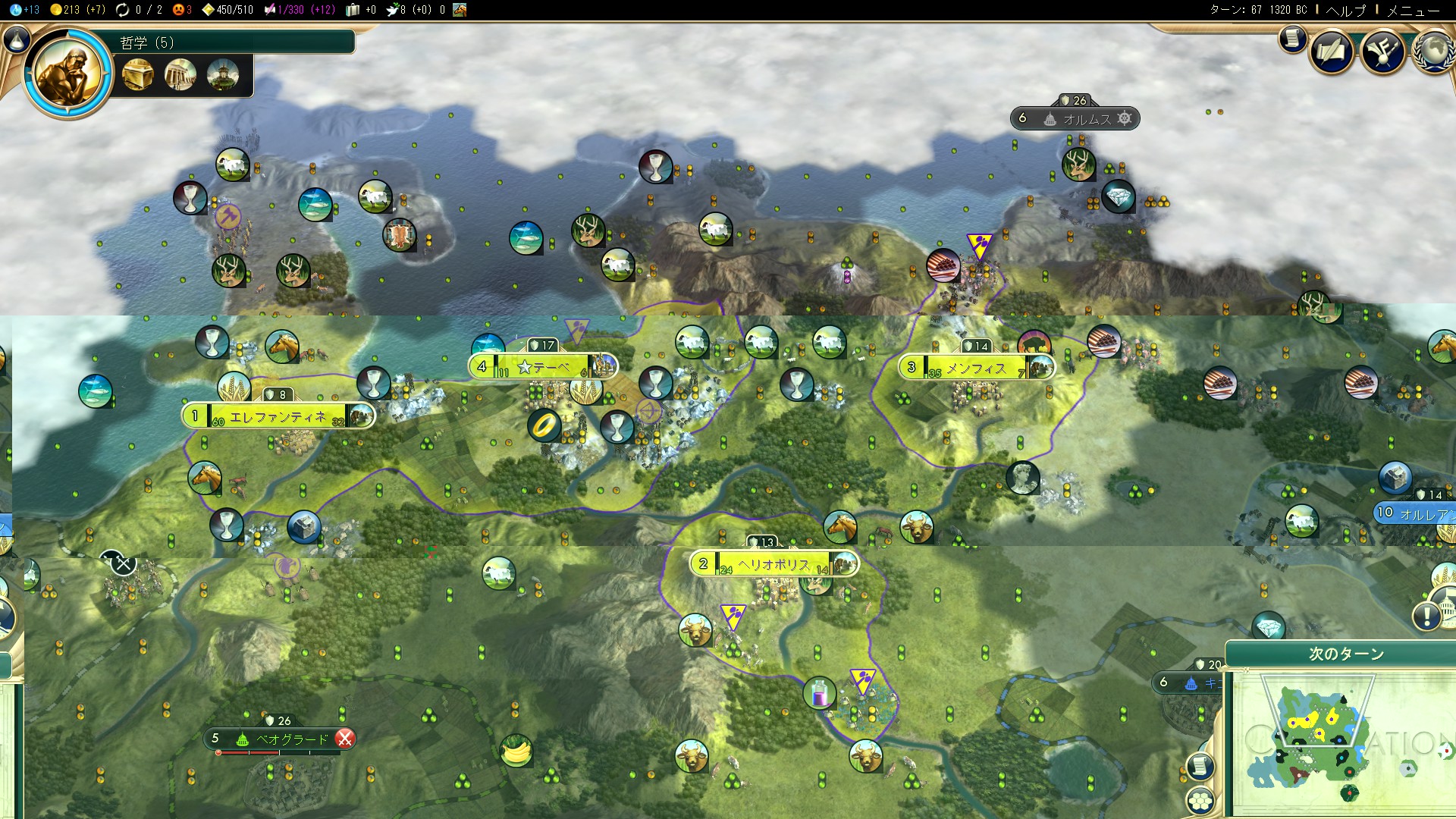The height and width of the screenshot is (819, 1456).
Task: Open the scroll notification log at top right
Action: click(1292, 38)
